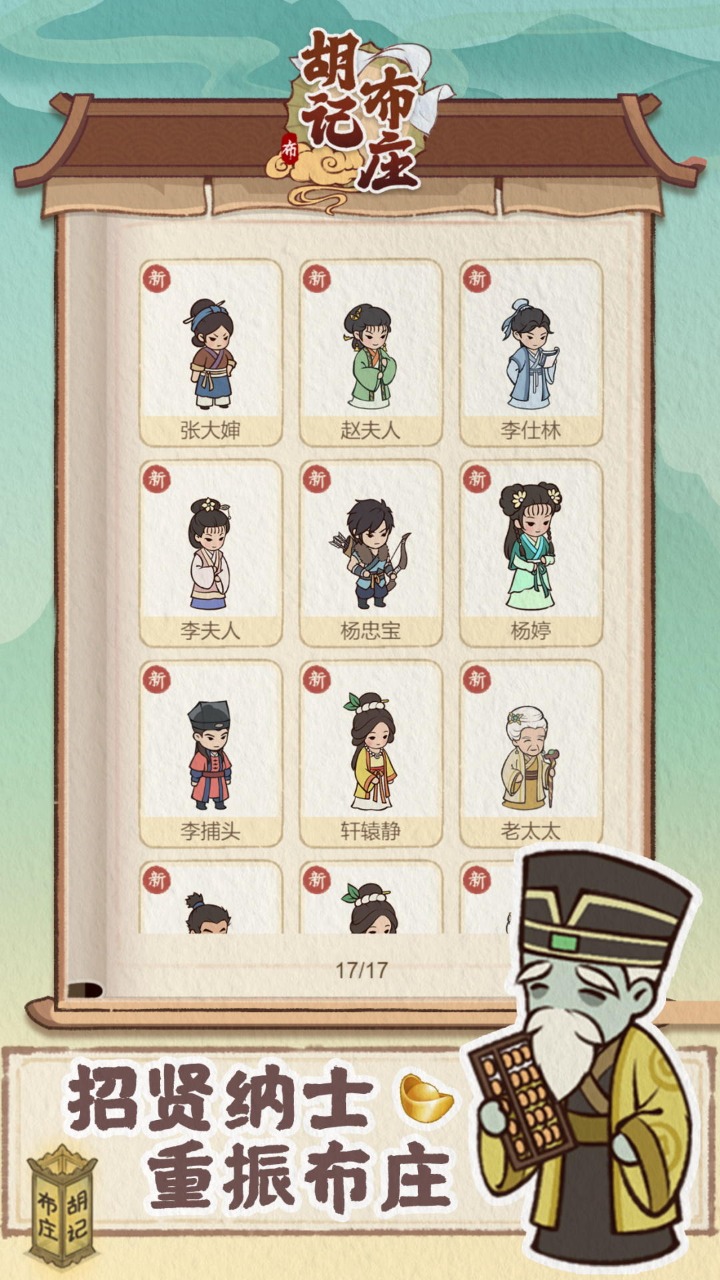Open the 李仕林 character card
This screenshot has height=1280, width=720.
point(531,352)
